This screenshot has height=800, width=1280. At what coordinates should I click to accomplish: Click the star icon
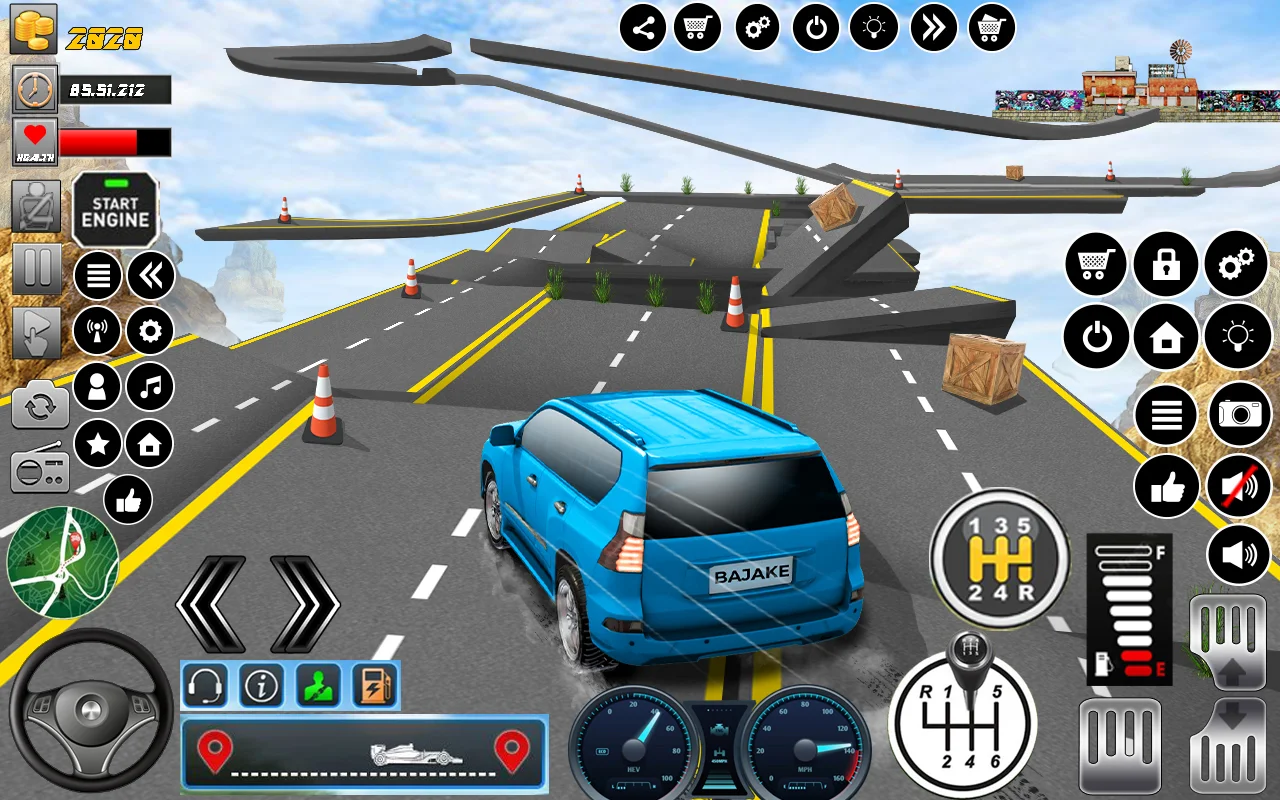tap(98, 444)
